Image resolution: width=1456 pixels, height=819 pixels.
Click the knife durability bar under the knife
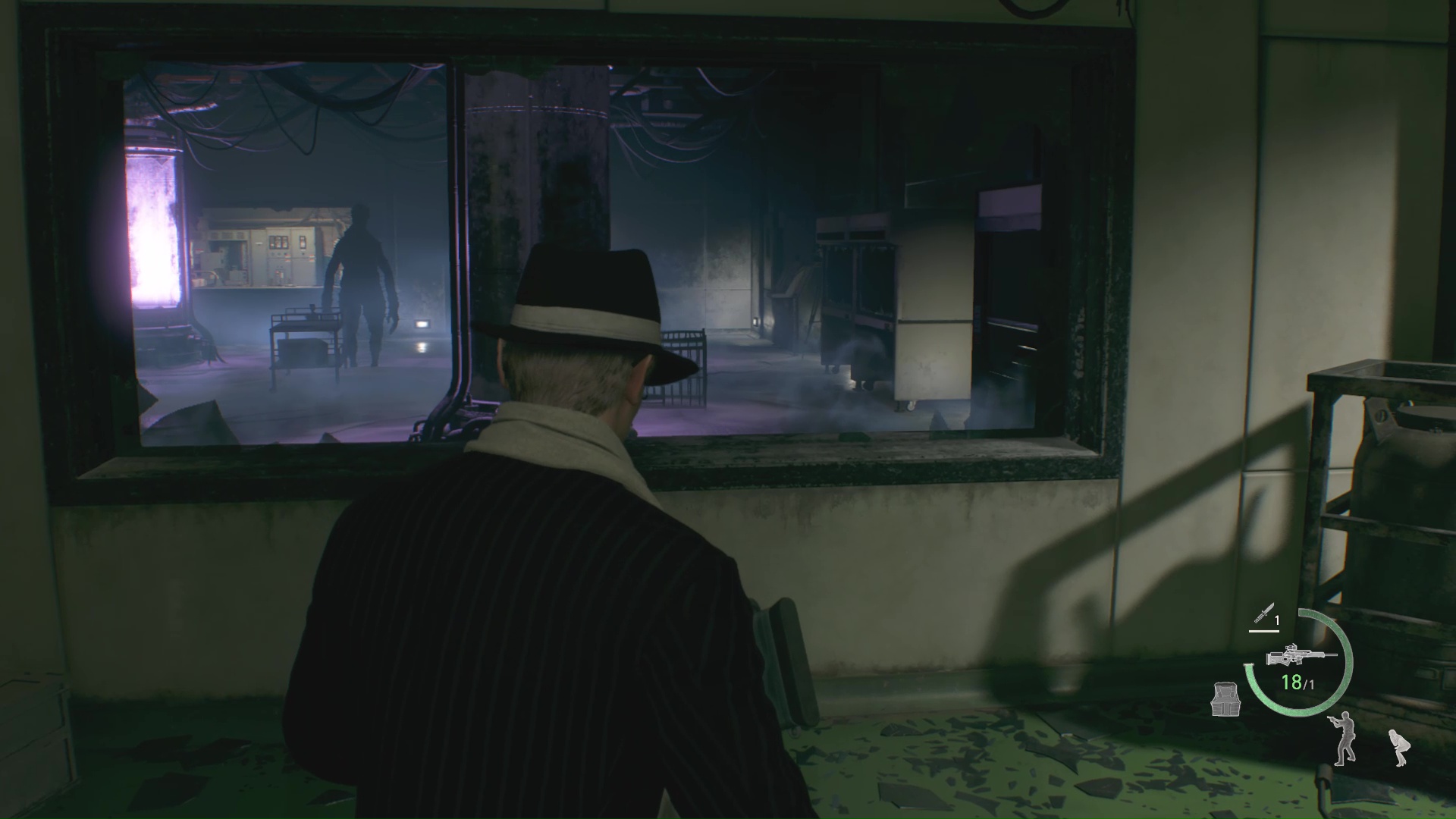1263,631
